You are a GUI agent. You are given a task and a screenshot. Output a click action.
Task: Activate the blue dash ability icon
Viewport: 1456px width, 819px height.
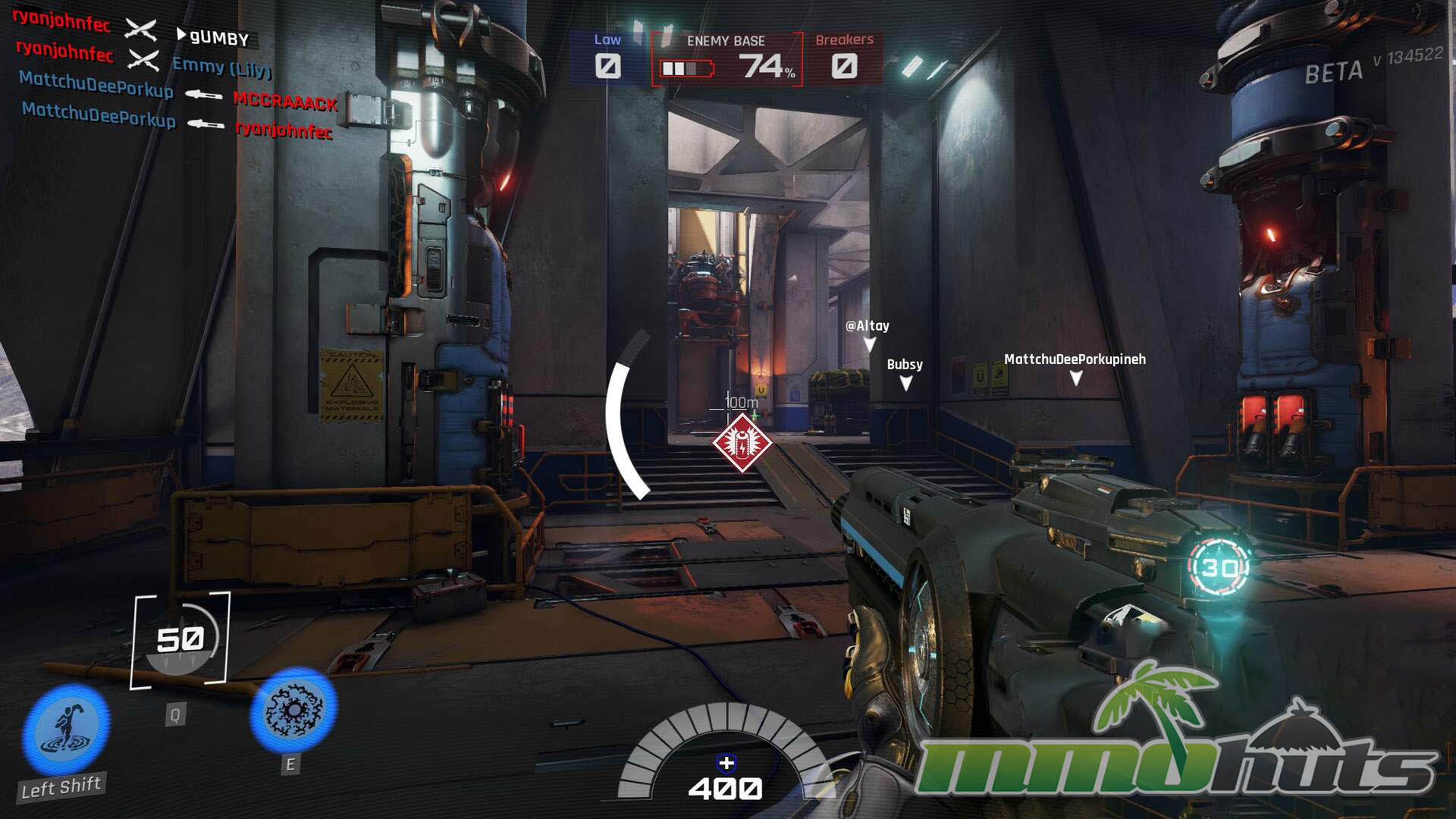(66, 728)
